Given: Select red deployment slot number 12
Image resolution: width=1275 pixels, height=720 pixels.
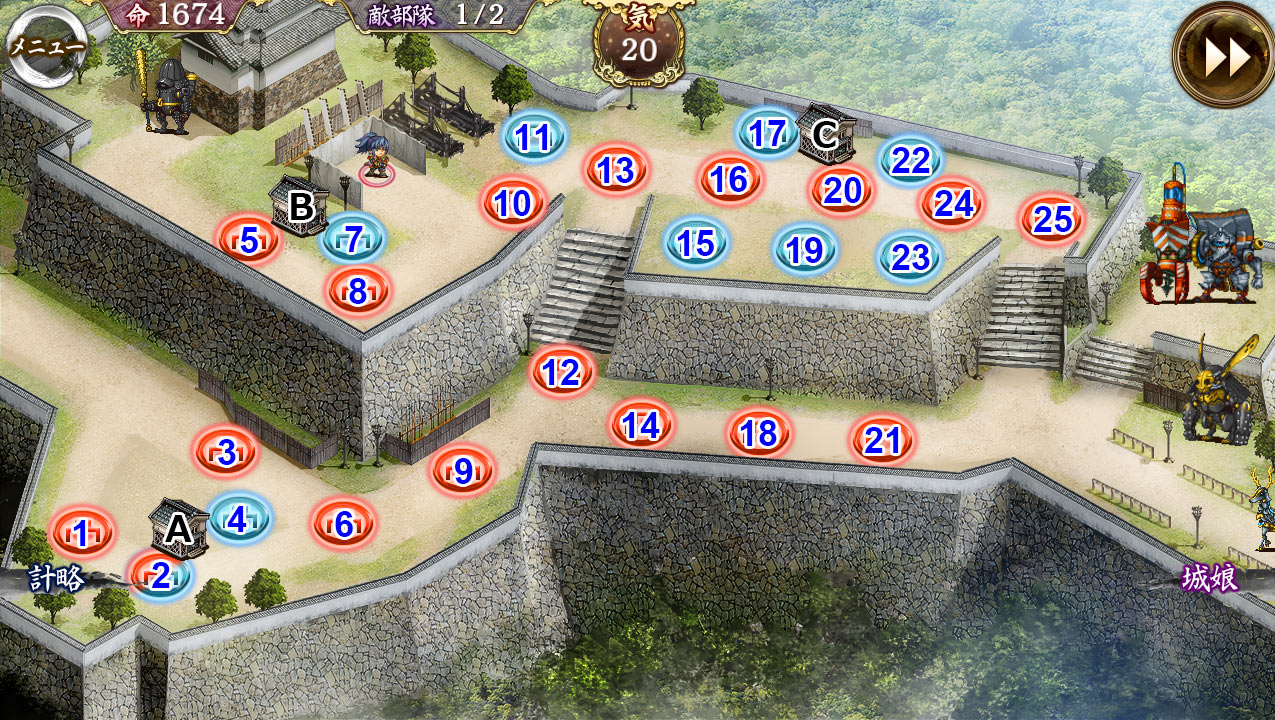Looking at the screenshot, I should click(562, 372).
